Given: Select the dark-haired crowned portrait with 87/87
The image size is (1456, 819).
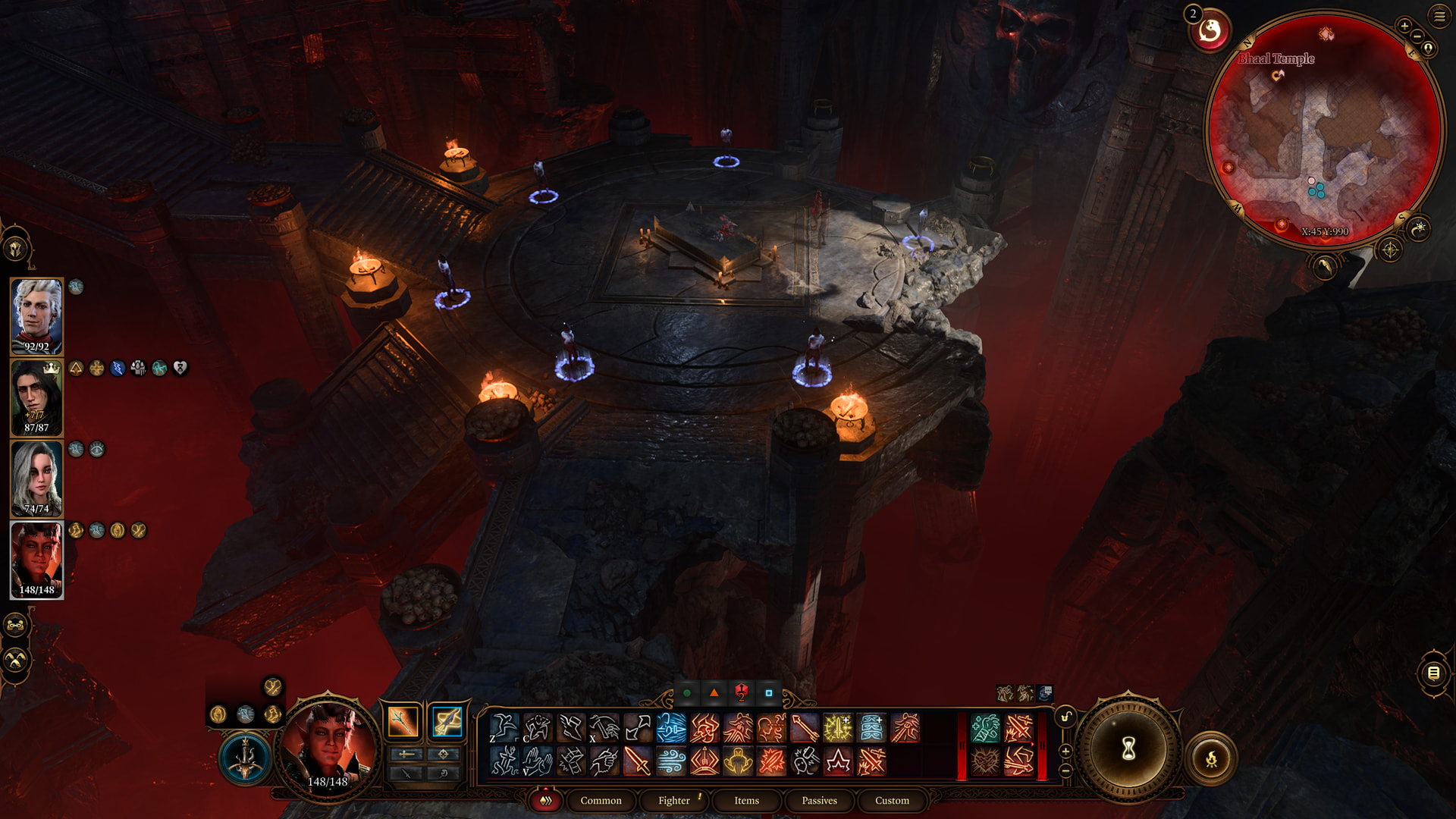Looking at the screenshot, I should coord(36,397).
